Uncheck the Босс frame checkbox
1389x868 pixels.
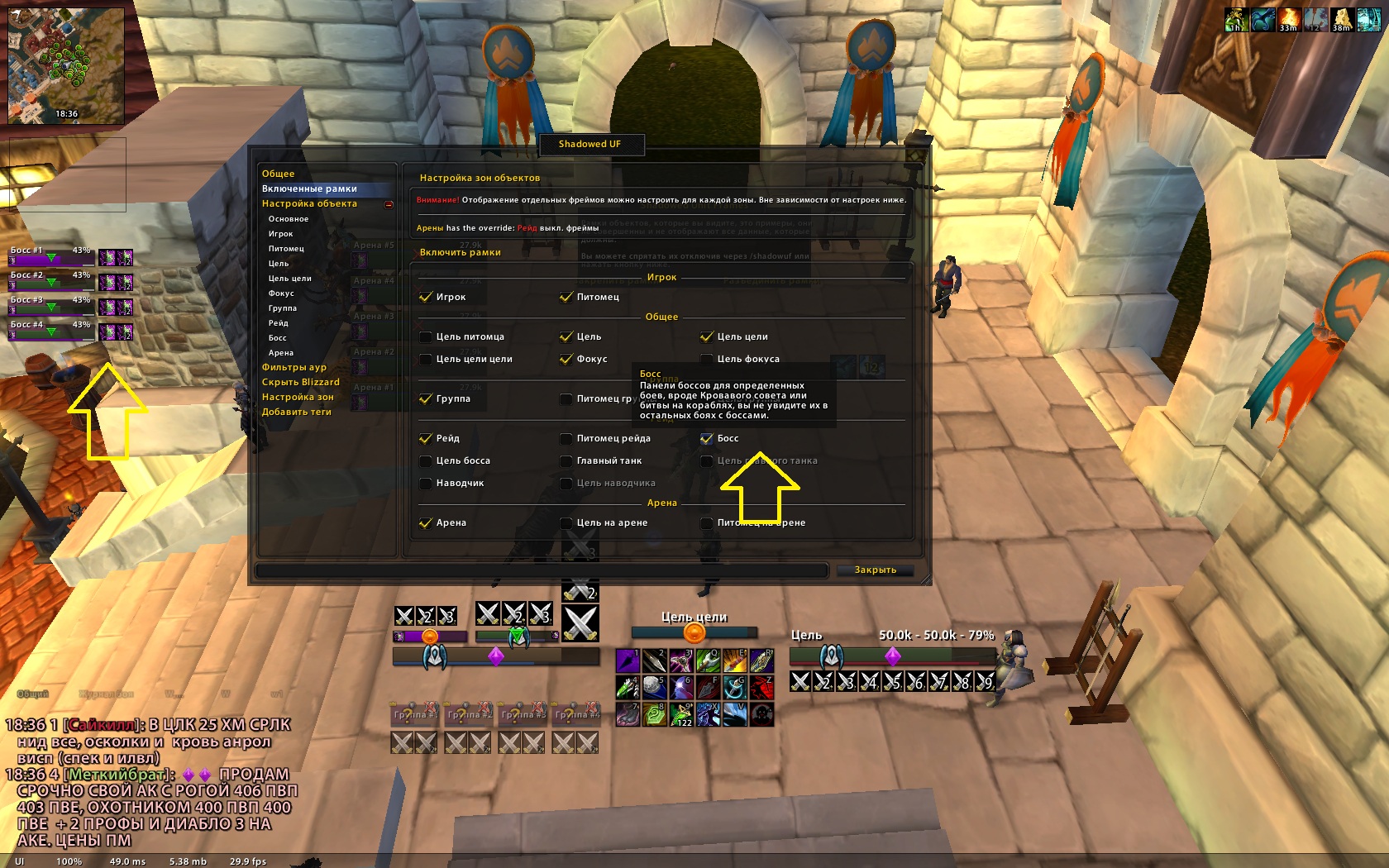[x=707, y=439]
